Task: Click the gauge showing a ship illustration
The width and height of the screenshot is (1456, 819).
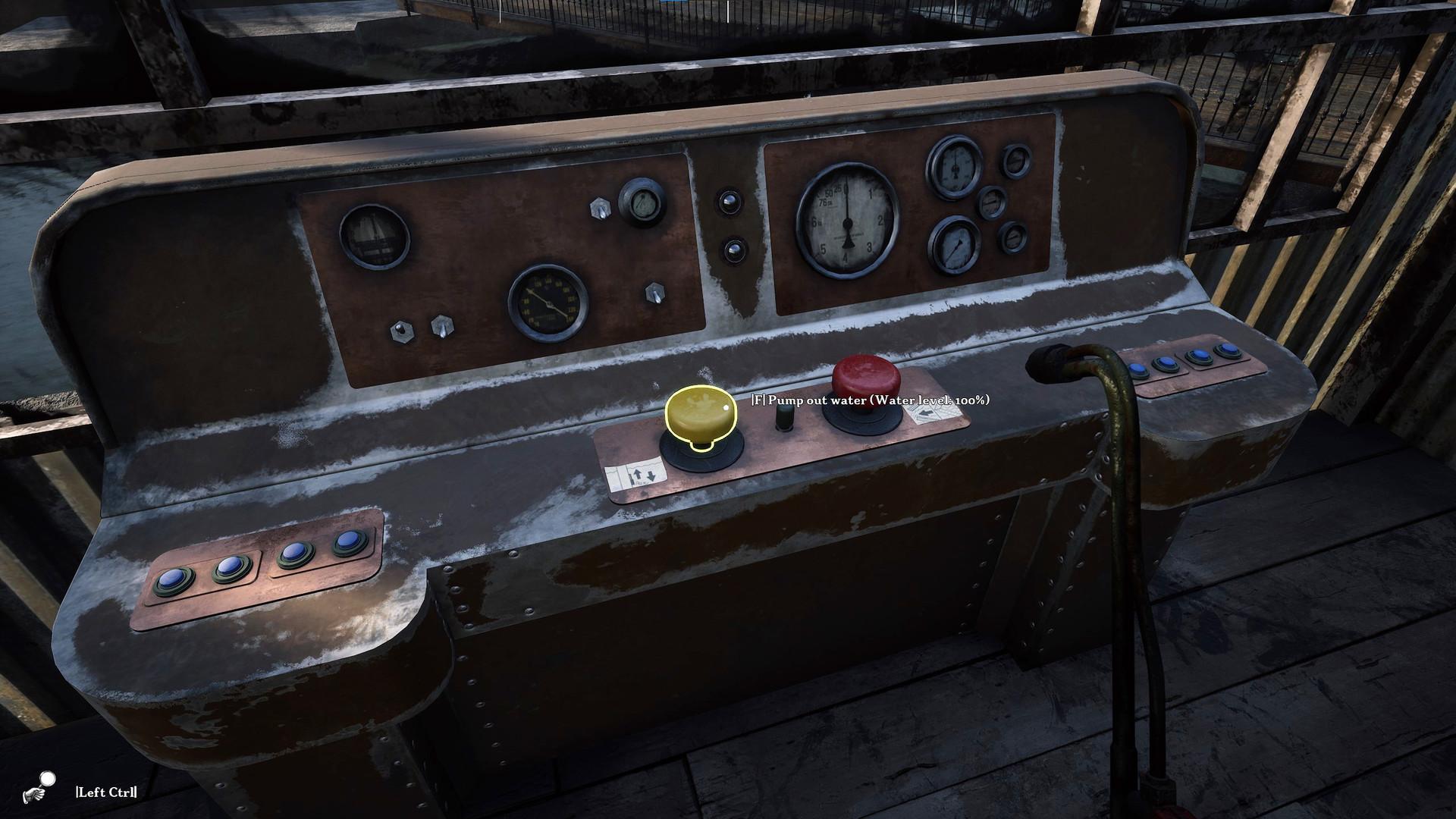Action: pos(373,238)
